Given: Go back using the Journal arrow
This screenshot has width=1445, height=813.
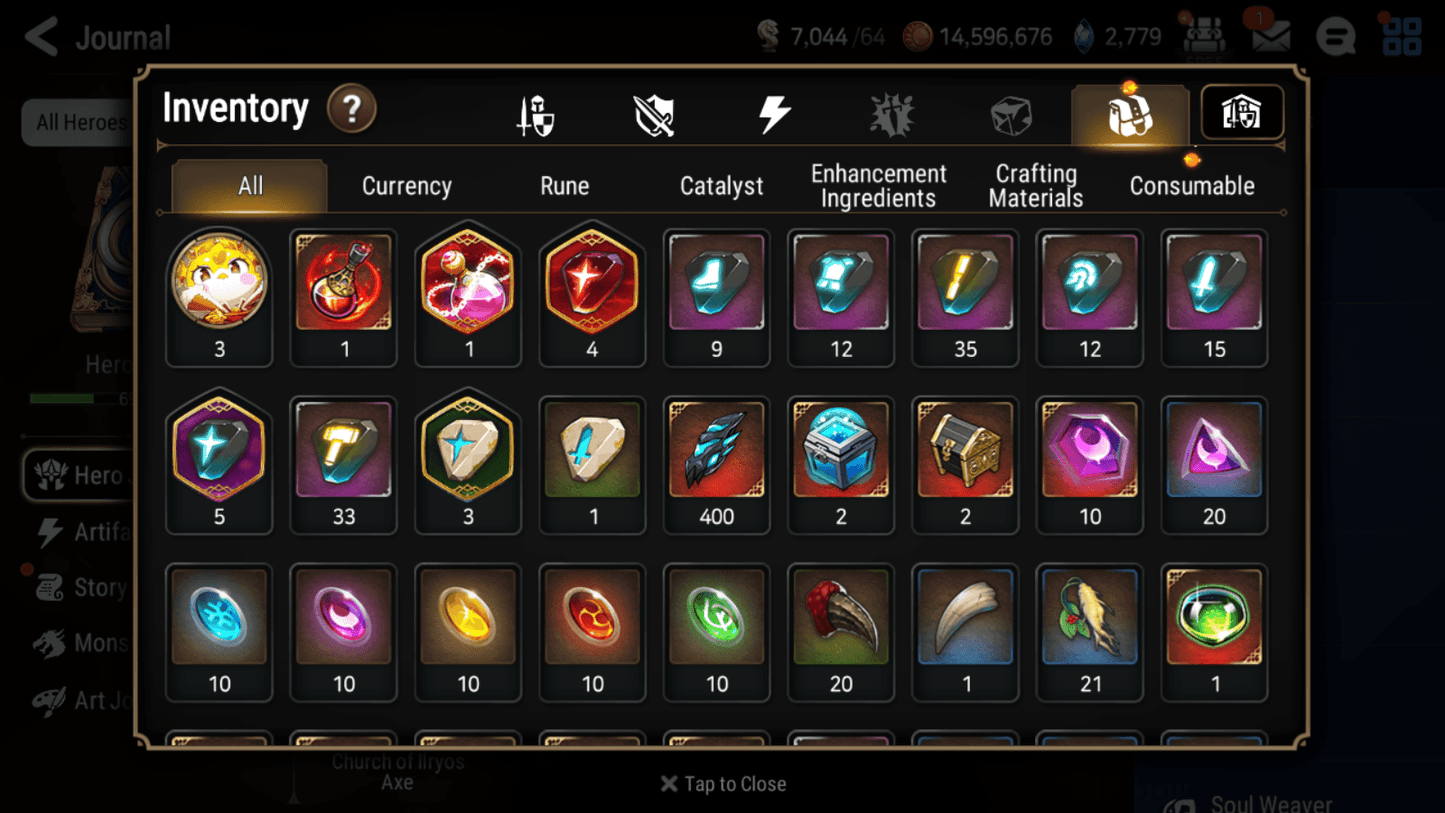Looking at the screenshot, I should pyautogui.click(x=40, y=36).
